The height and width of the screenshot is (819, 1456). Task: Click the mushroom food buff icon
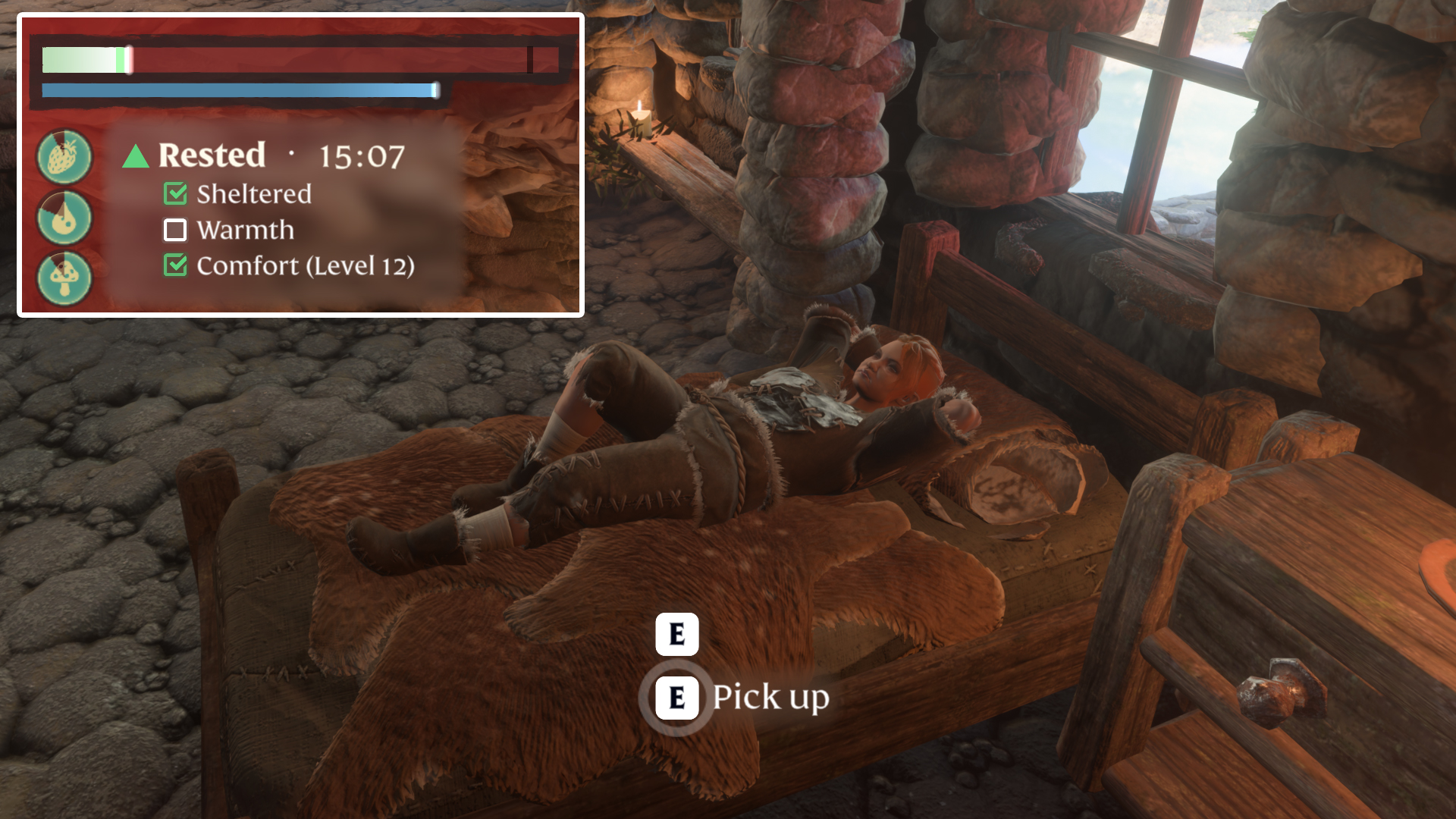[x=64, y=275]
